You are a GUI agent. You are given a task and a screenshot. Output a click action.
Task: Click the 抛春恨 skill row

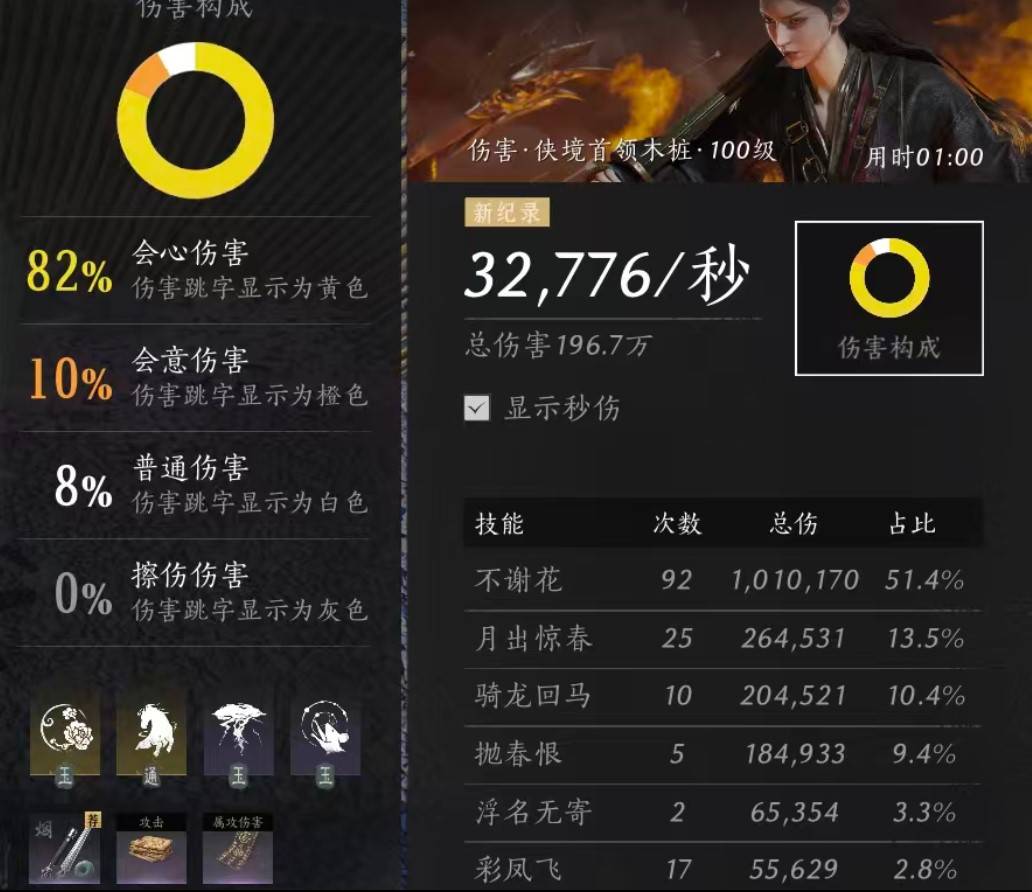pyautogui.click(x=722, y=753)
